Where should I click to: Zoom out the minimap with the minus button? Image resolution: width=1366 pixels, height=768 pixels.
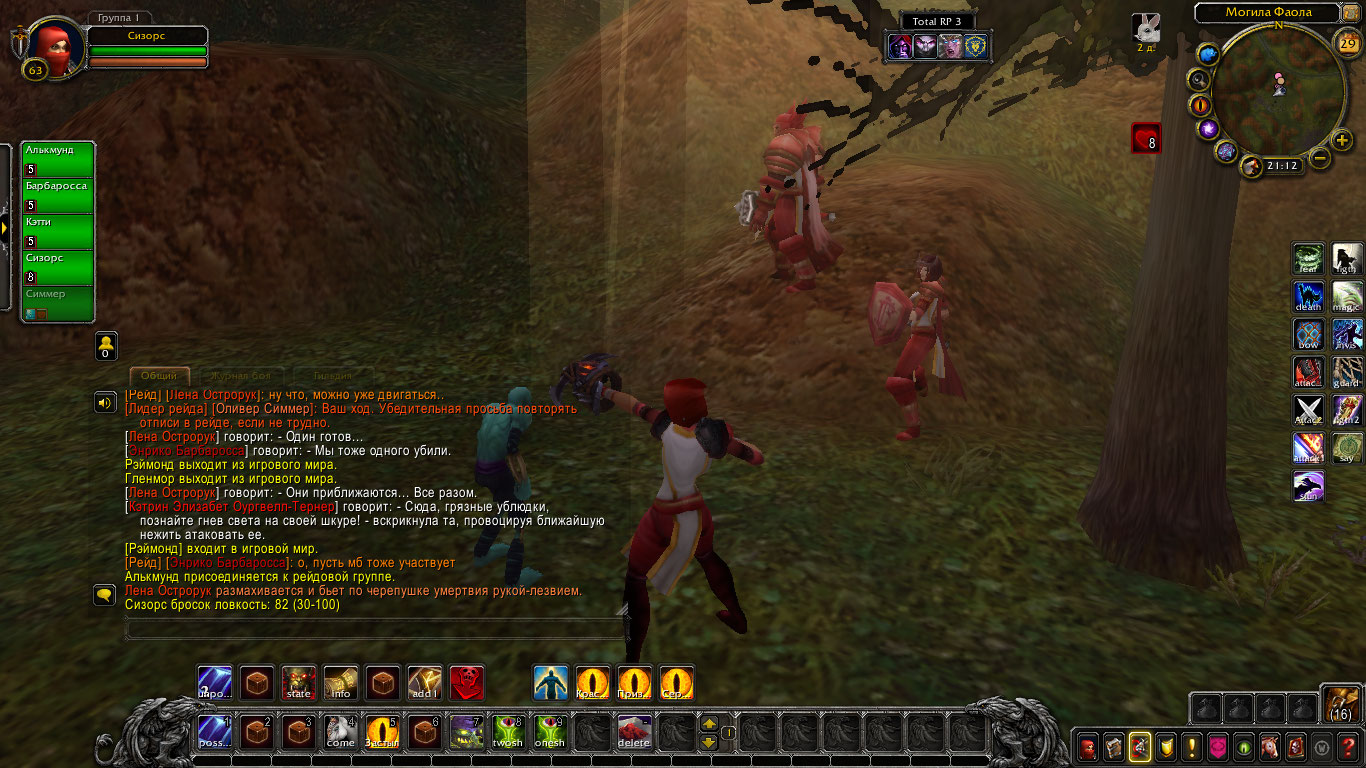[1320, 158]
